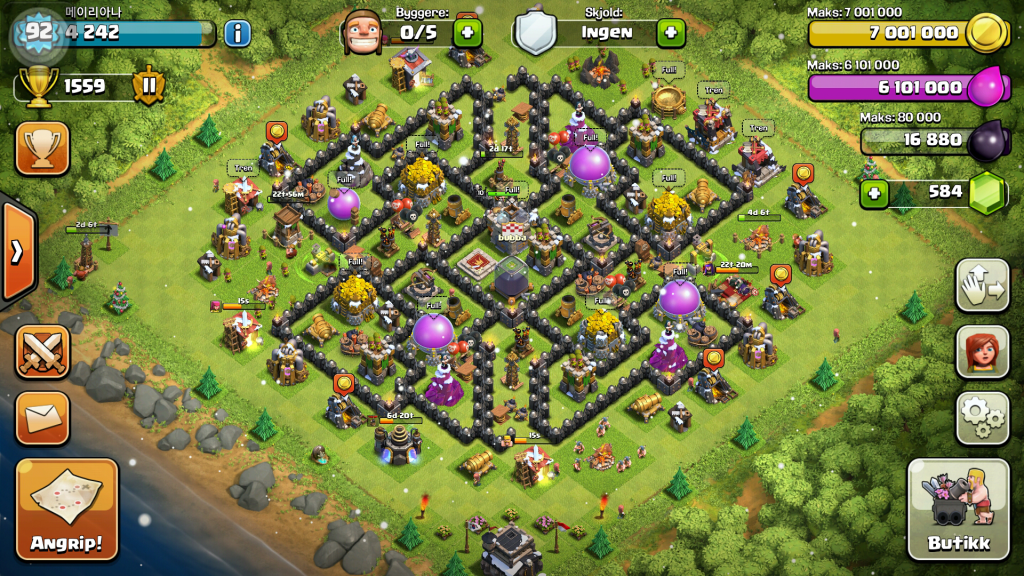Add more builders with green plus
Viewport: 1024px width, 576px height.
click(x=467, y=32)
